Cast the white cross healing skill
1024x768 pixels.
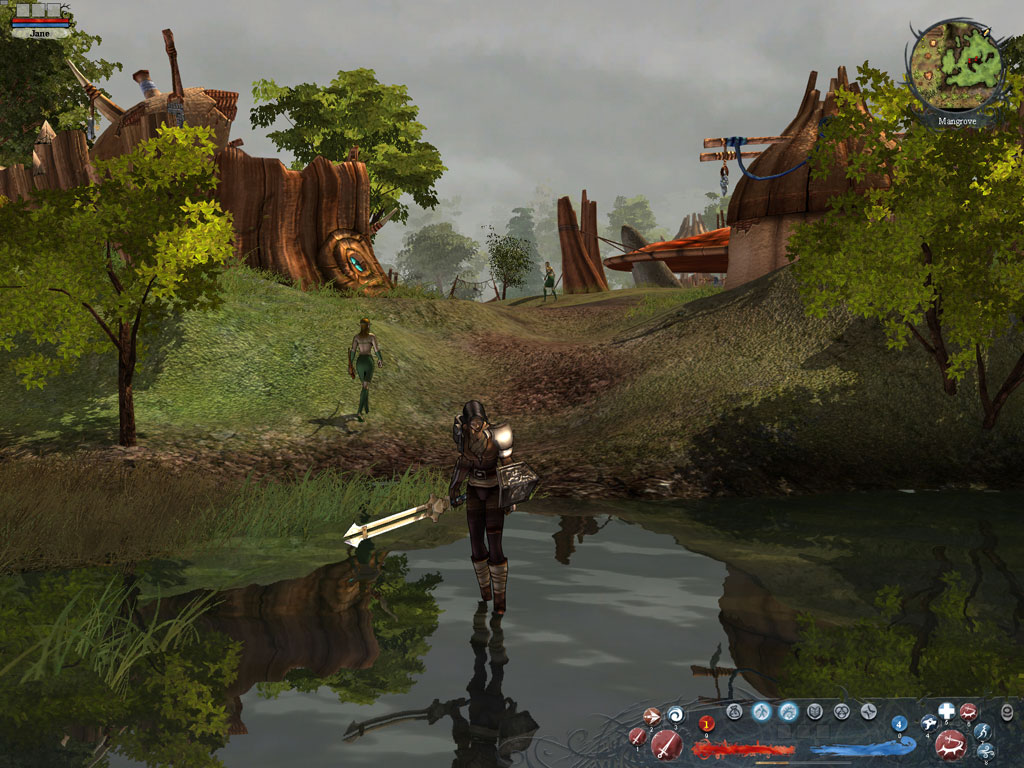[946, 712]
